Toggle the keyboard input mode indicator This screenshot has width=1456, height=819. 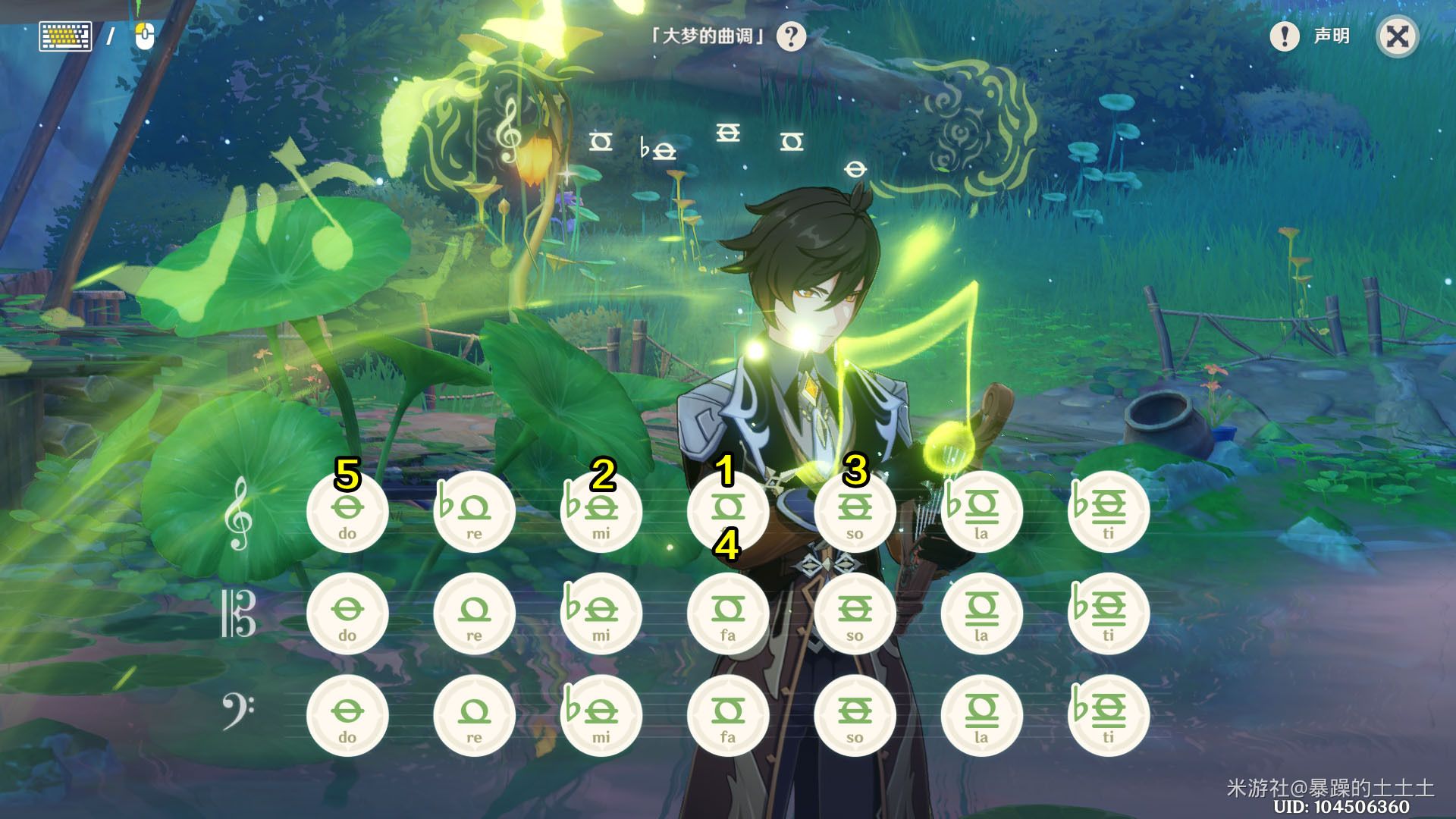click(x=65, y=35)
